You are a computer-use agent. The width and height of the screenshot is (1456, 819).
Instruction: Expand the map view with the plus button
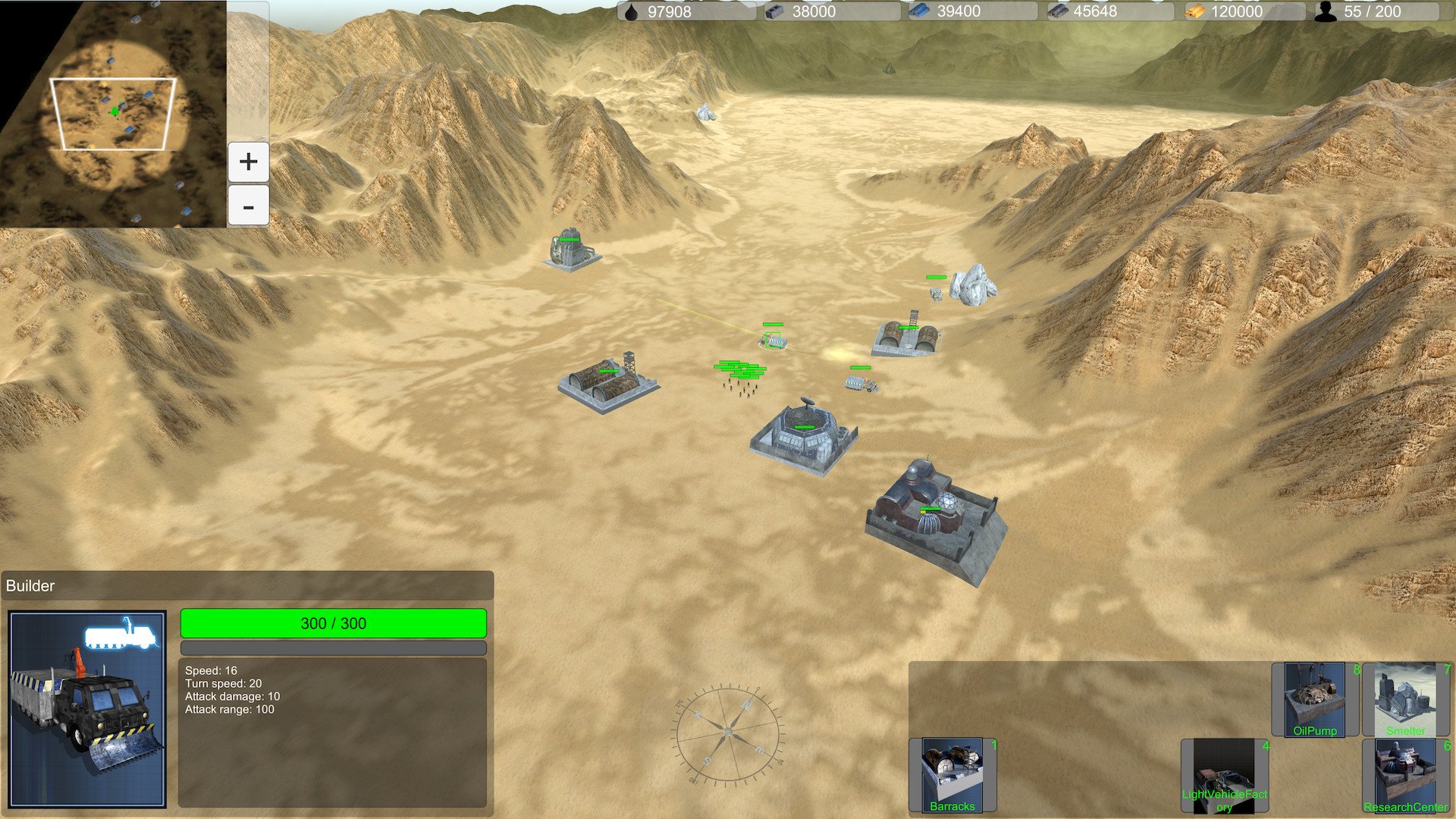click(248, 161)
